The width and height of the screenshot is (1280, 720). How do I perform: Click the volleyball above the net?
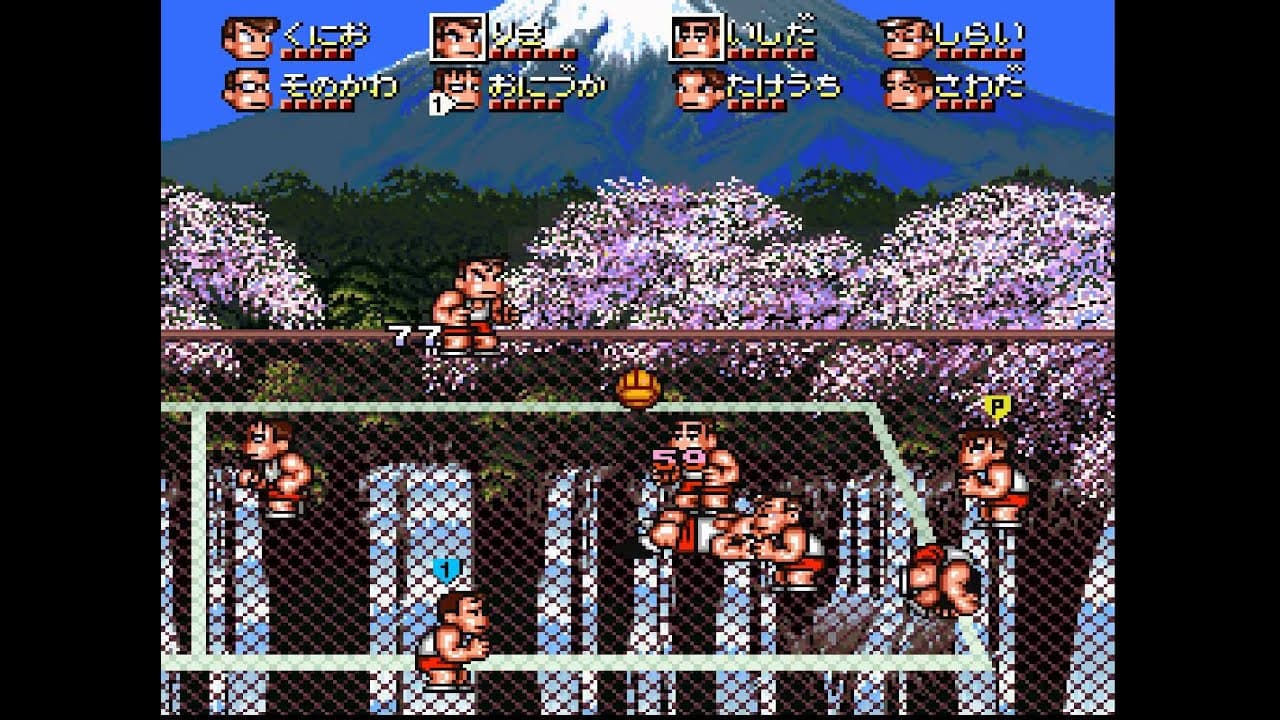(x=637, y=389)
